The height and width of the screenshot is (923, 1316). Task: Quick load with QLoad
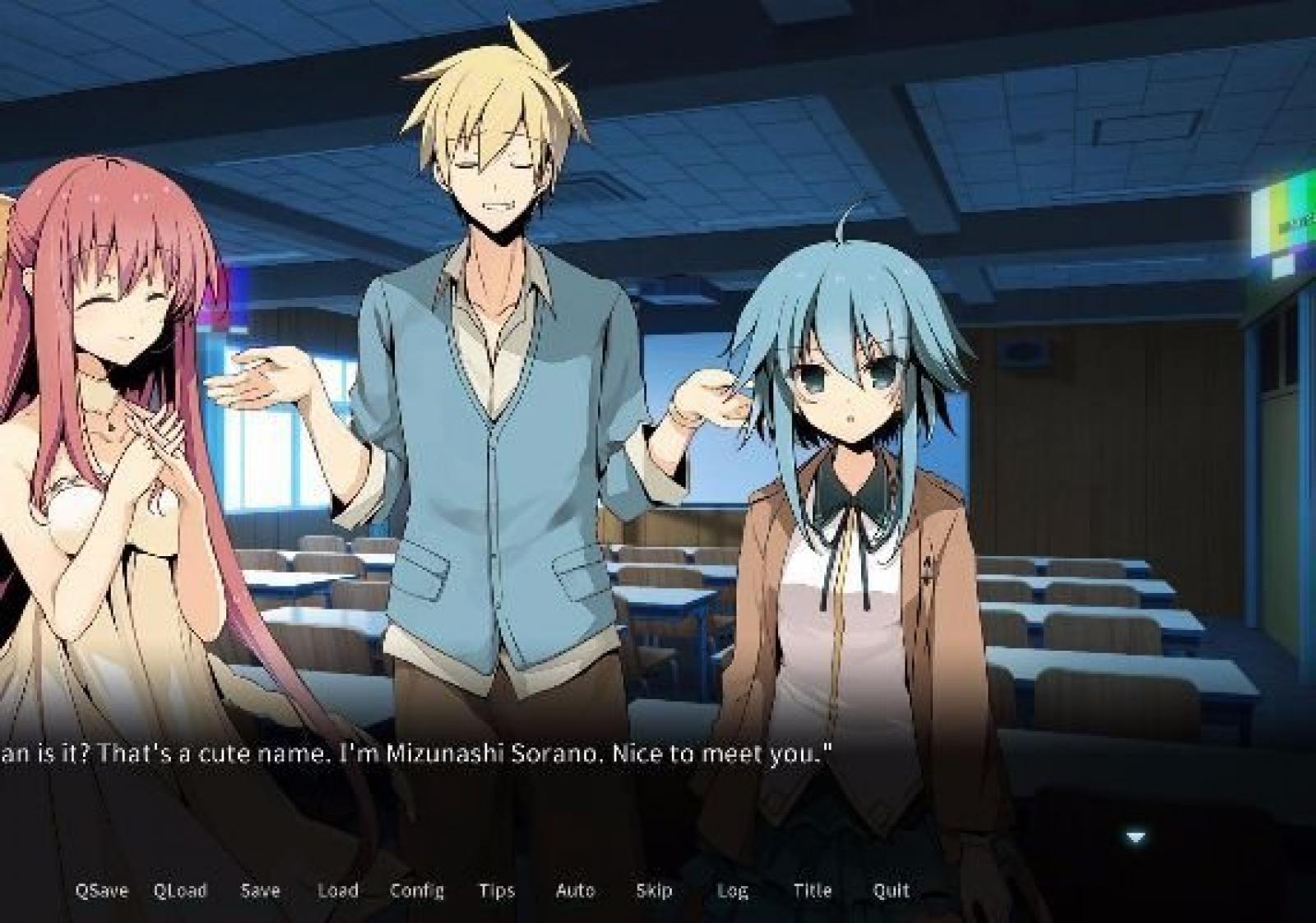(x=180, y=890)
